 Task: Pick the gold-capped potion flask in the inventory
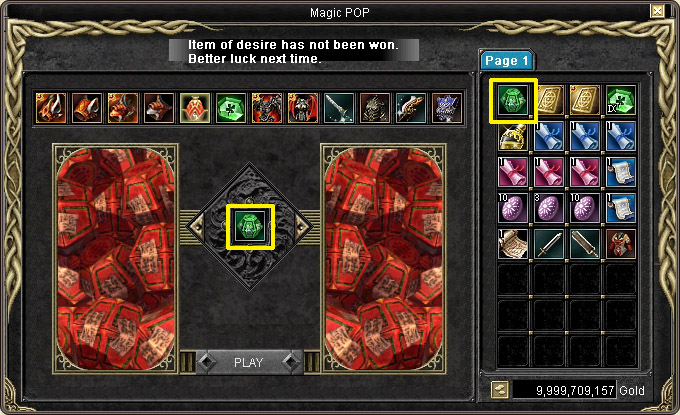point(513,136)
